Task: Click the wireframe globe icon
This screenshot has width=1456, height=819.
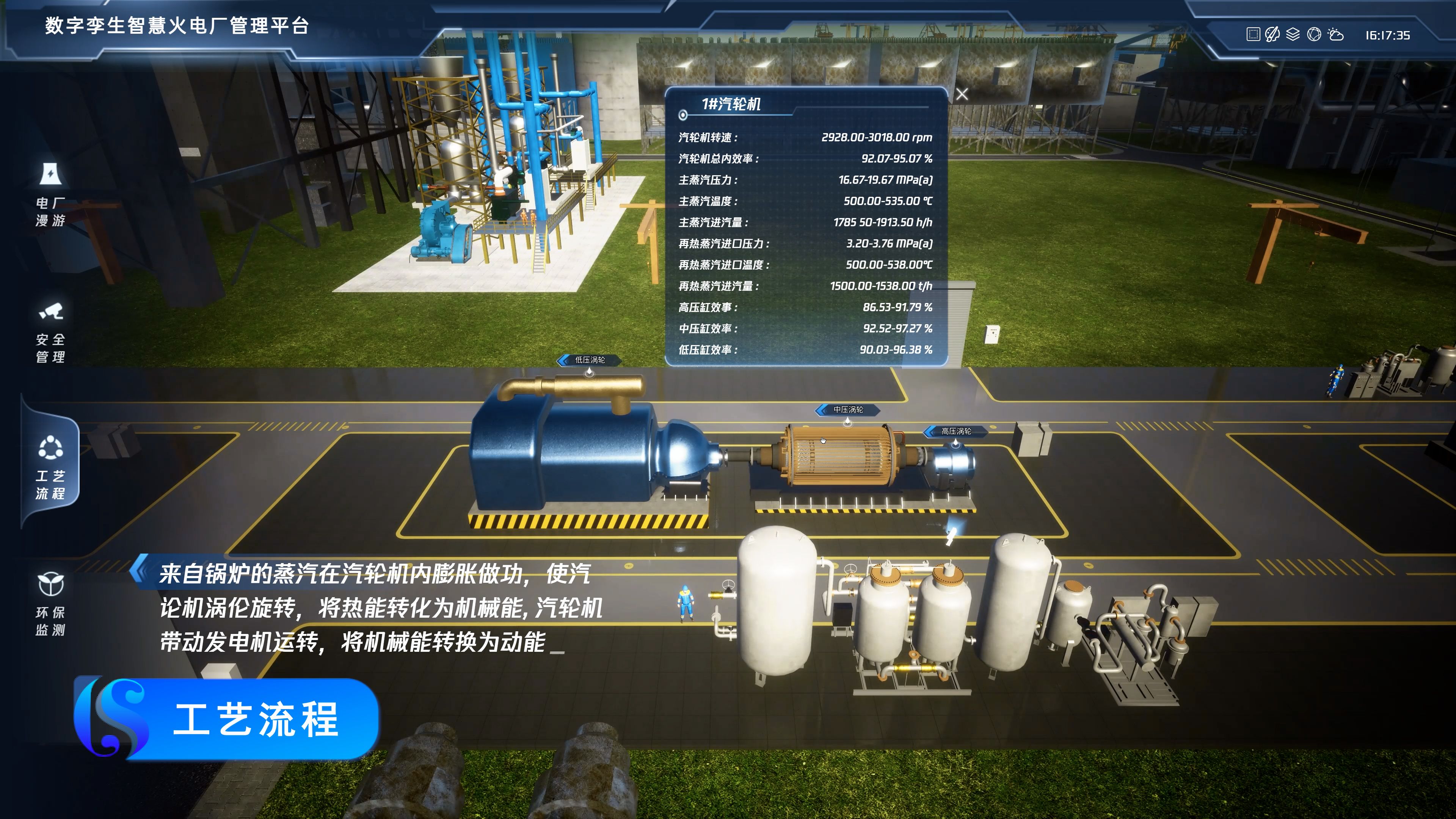Action: point(1314,35)
